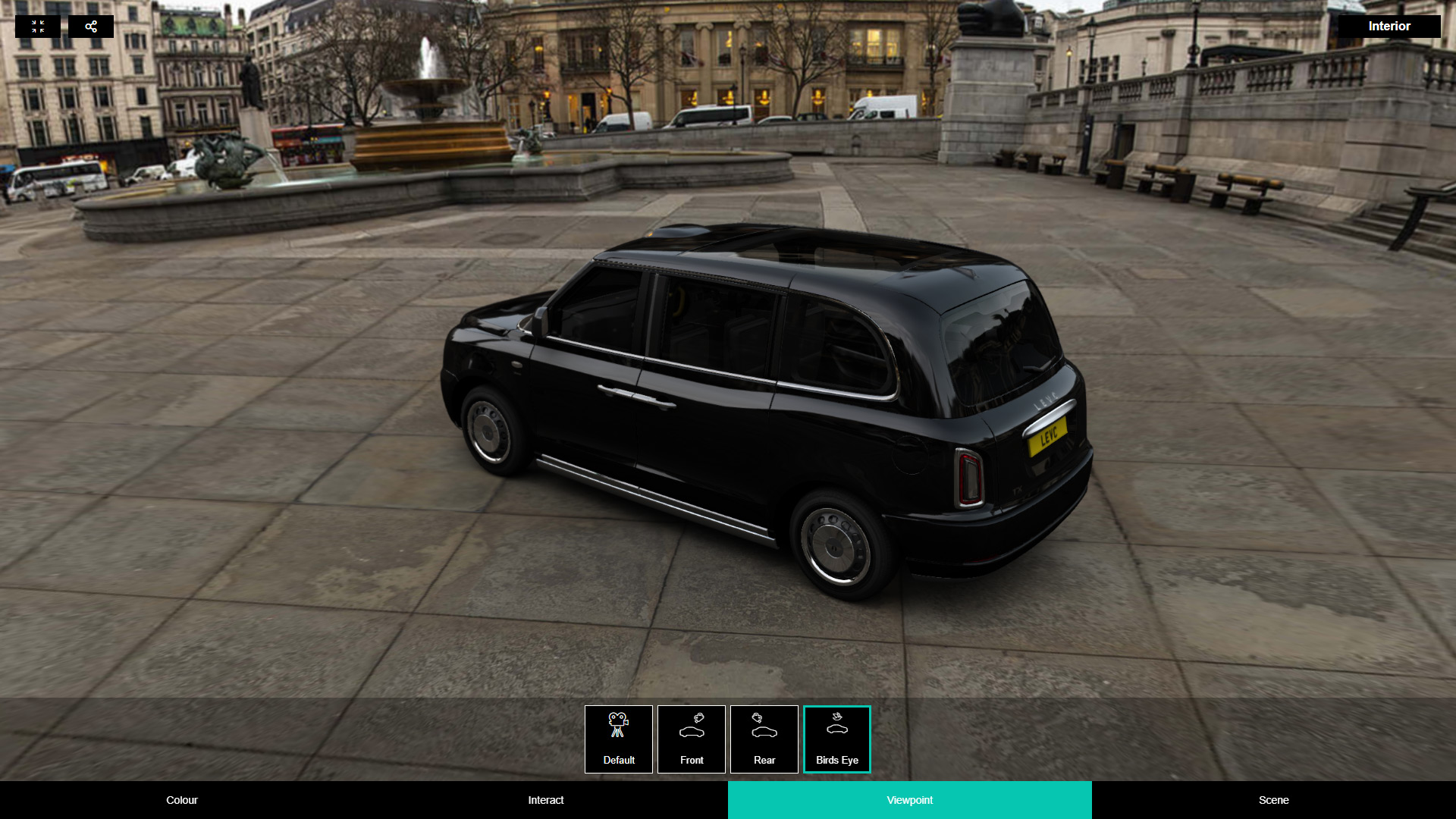Switch to the Interior view
This screenshot has height=819, width=1456.
pos(1389,27)
